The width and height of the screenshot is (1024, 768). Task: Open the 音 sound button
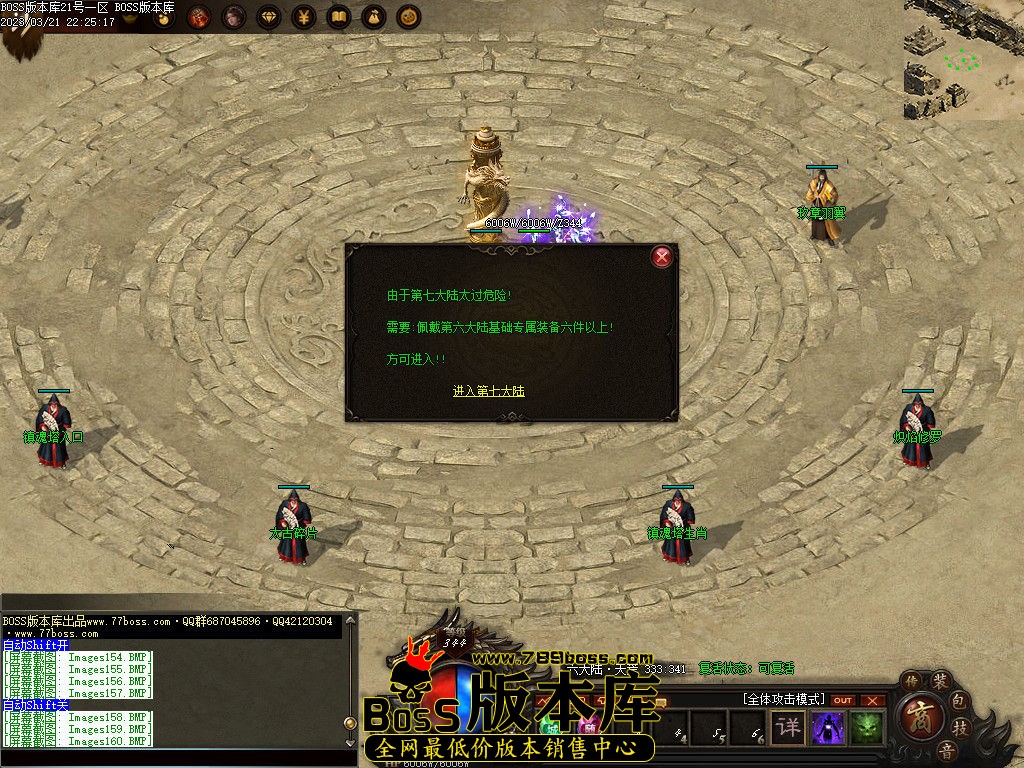tap(946, 750)
